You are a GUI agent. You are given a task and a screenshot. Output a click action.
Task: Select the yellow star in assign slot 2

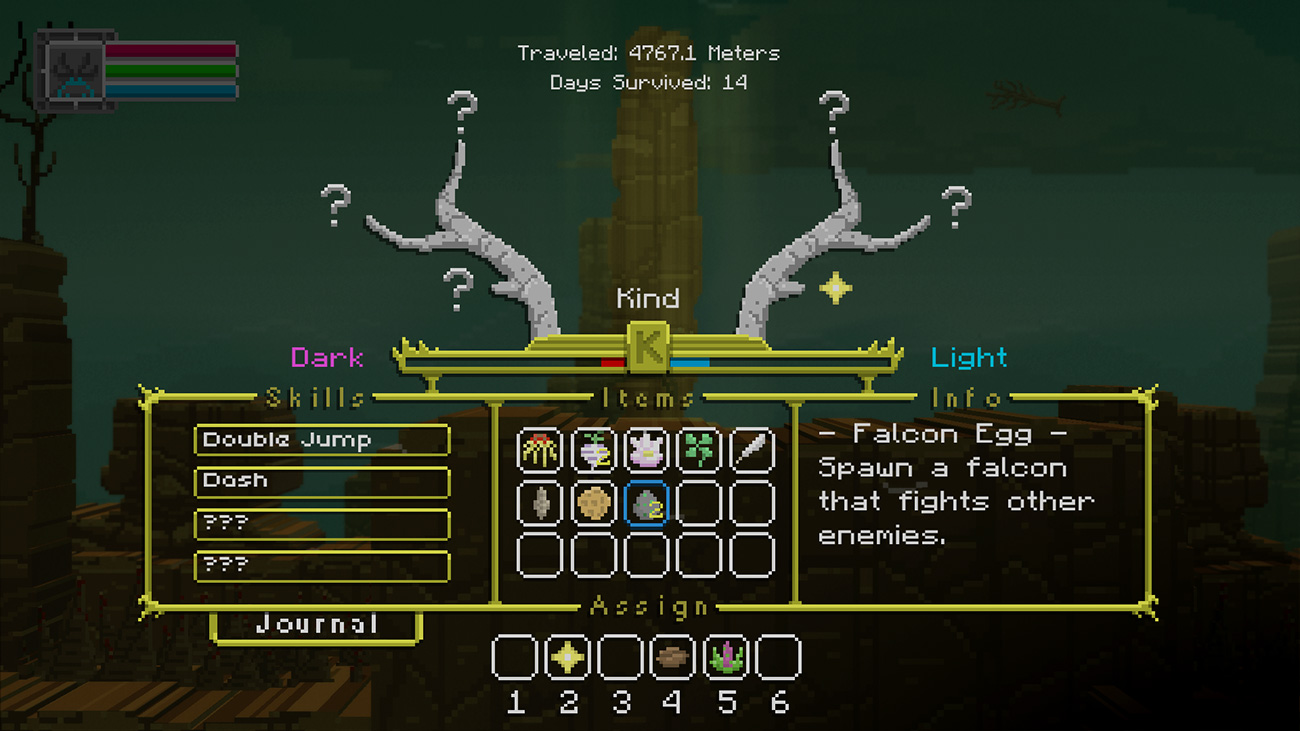click(568, 658)
